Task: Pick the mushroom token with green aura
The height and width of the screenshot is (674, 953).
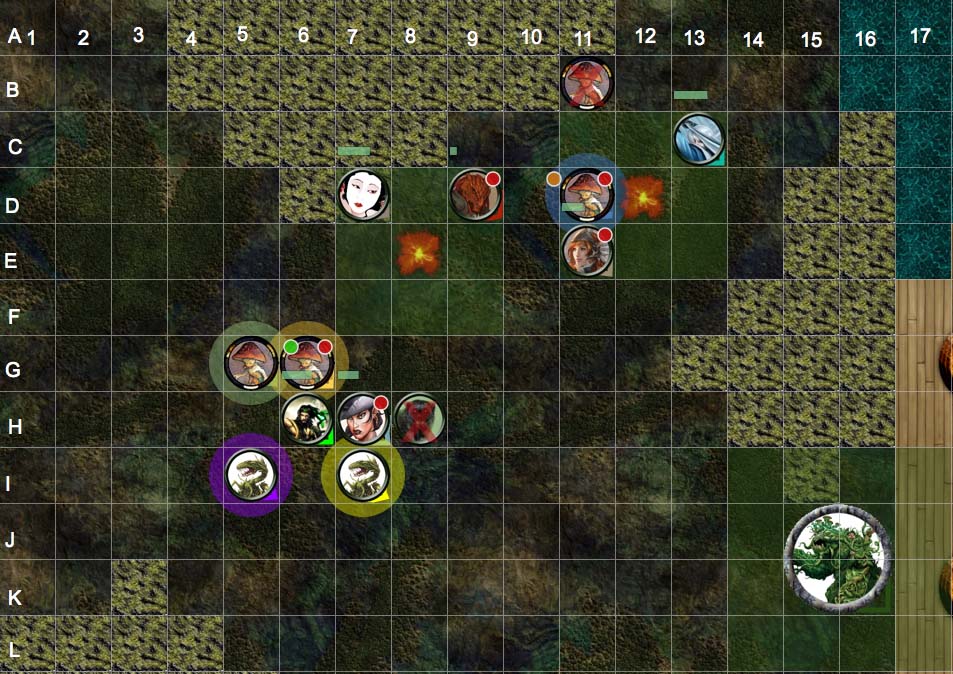Action: pyautogui.click(x=250, y=362)
